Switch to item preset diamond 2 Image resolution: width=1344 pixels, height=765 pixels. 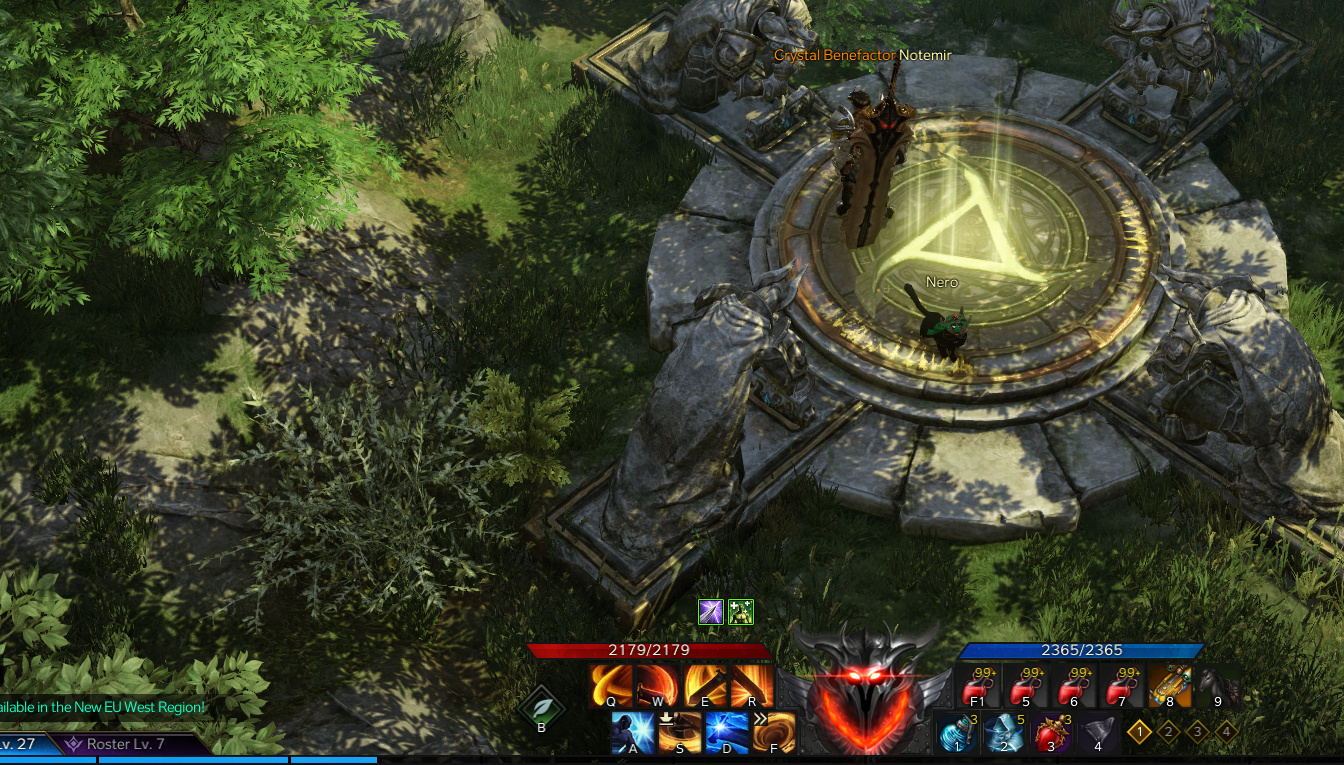1168,732
